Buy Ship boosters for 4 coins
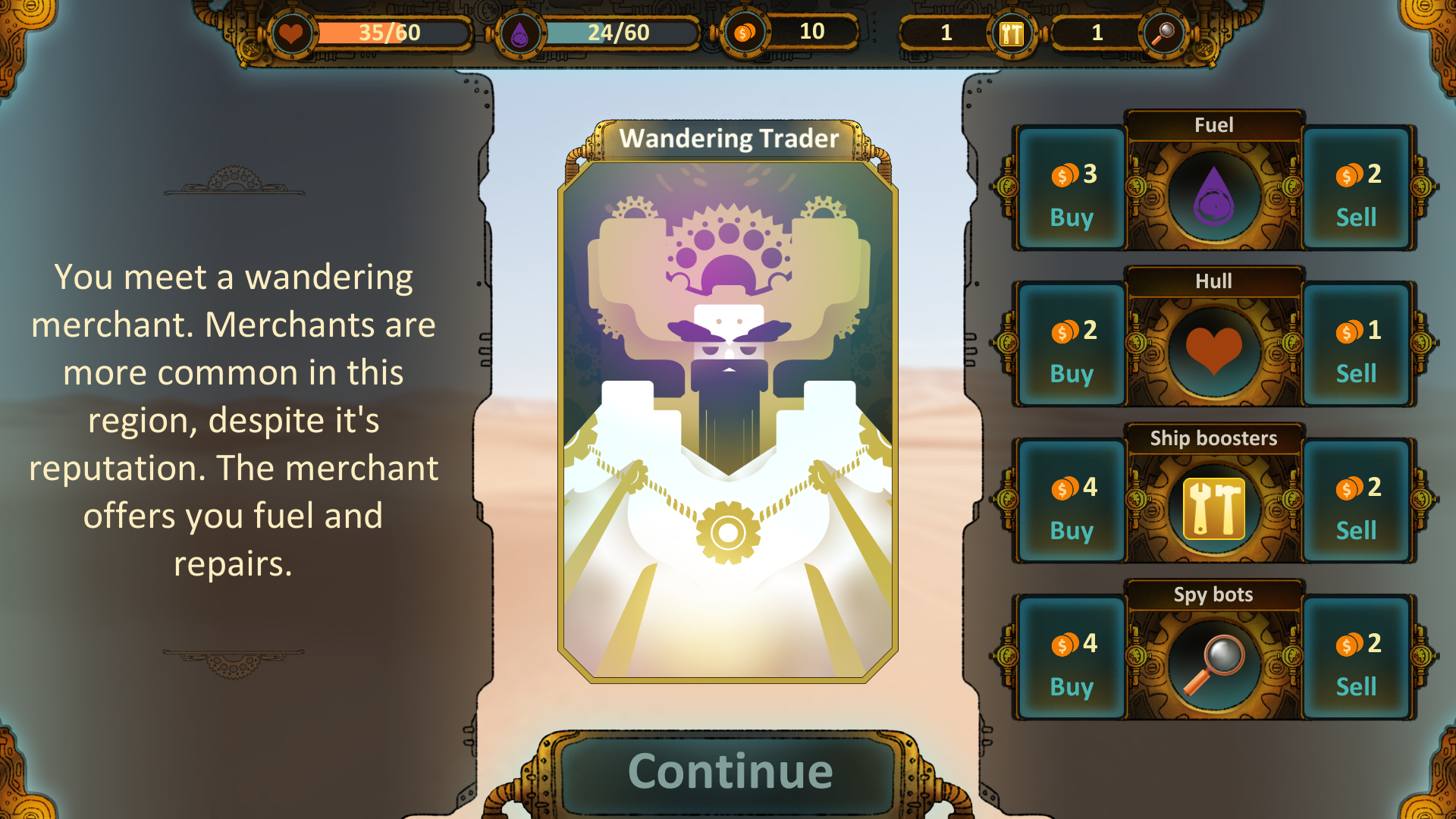Screen dimensions: 1456x819 [x=1070, y=502]
